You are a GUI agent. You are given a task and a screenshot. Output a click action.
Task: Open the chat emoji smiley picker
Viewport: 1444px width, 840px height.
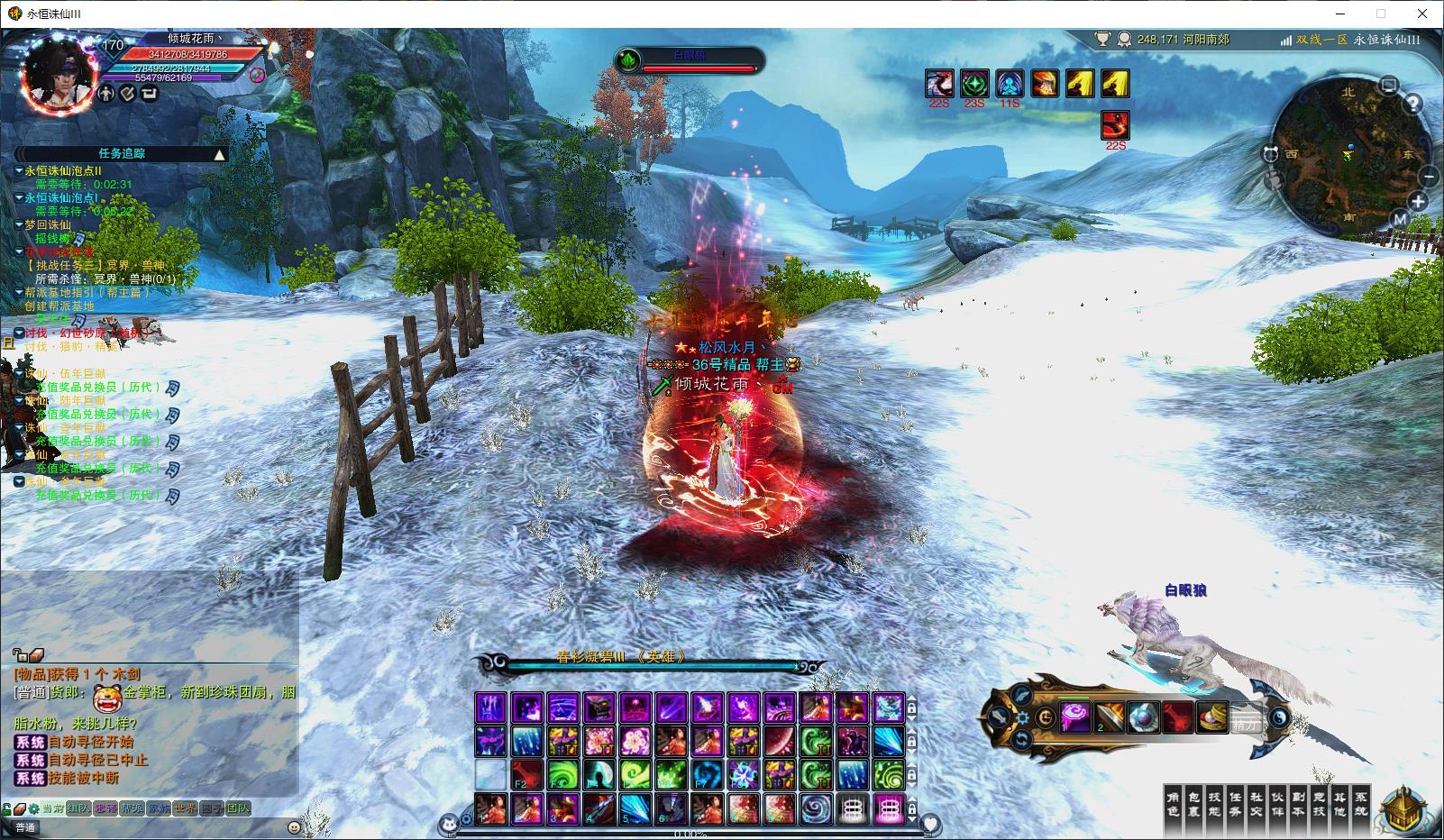click(294, 827)
